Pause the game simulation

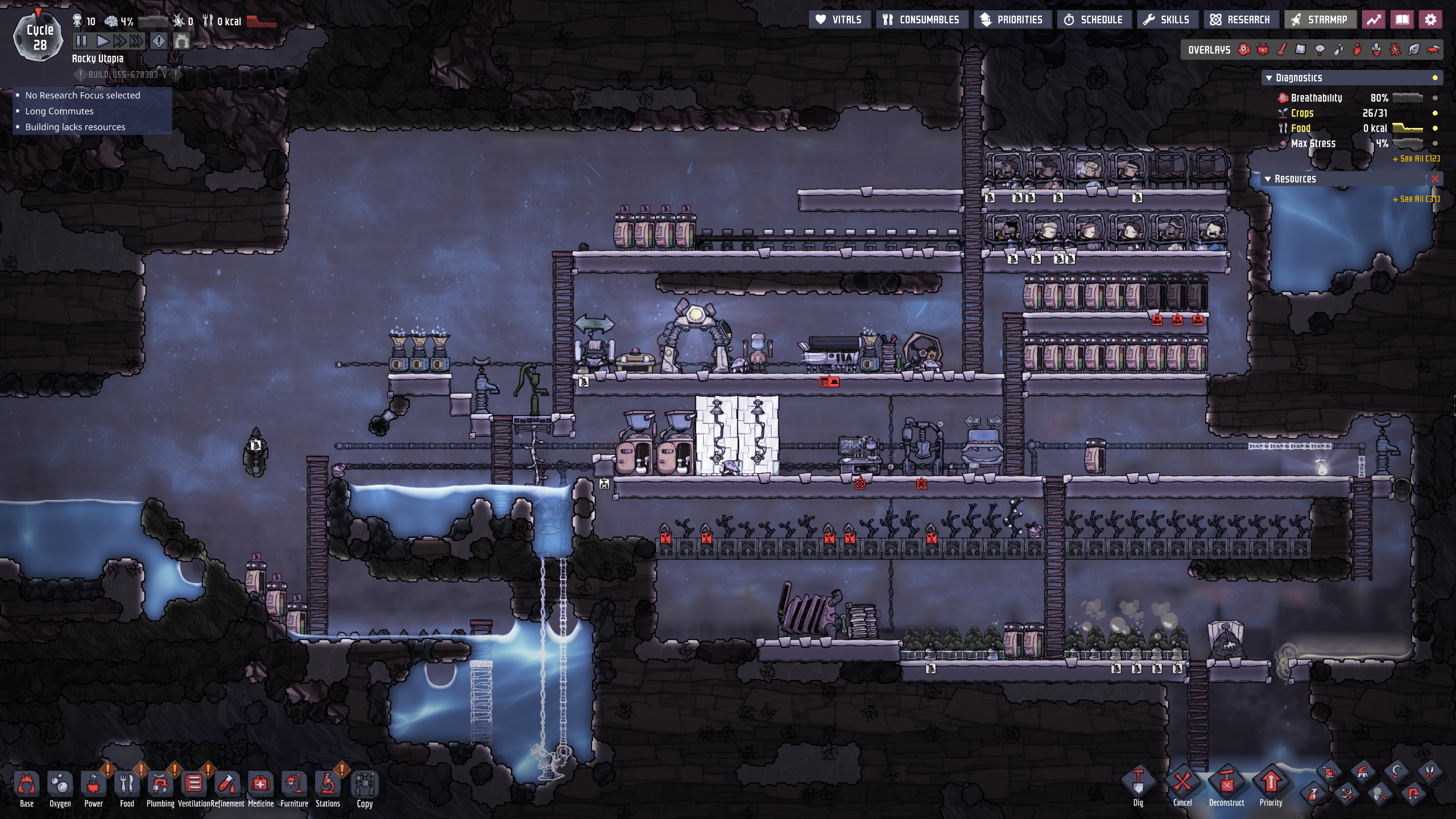[81, 41]
